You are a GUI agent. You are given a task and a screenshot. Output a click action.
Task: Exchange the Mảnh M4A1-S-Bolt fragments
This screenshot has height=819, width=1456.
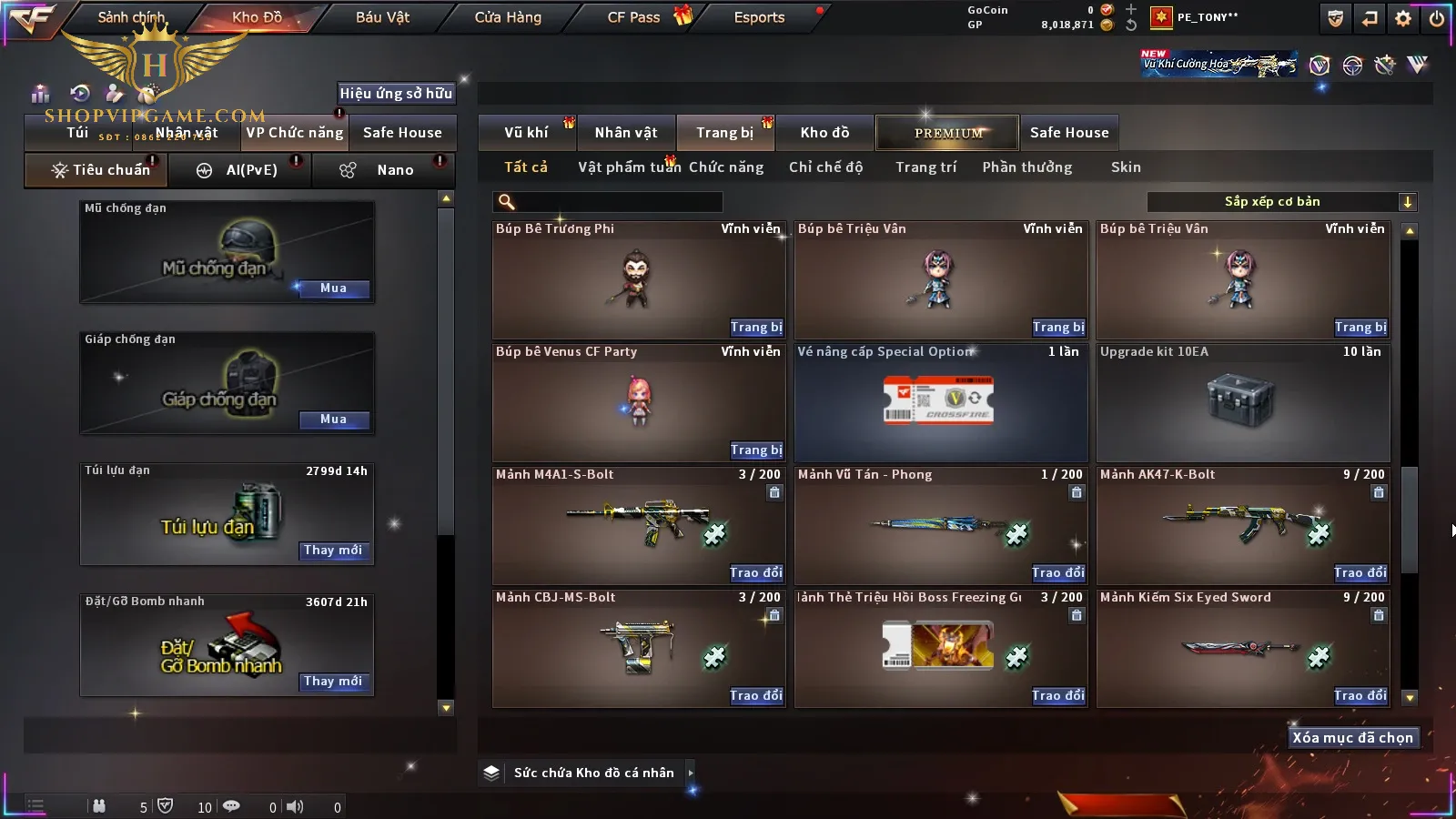point(755,573)
